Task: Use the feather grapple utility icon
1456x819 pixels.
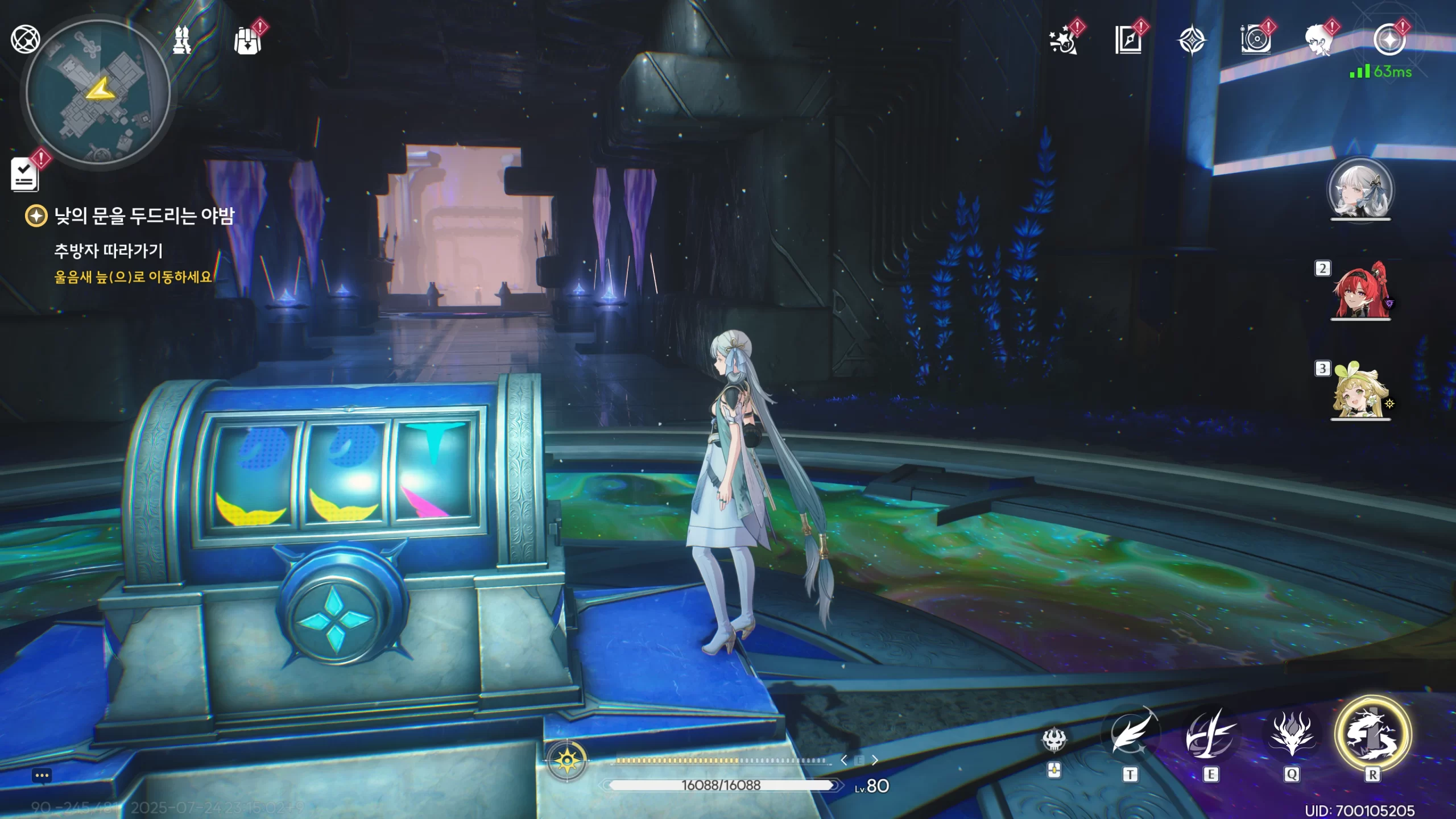Action: click(x=1130, y=736)
